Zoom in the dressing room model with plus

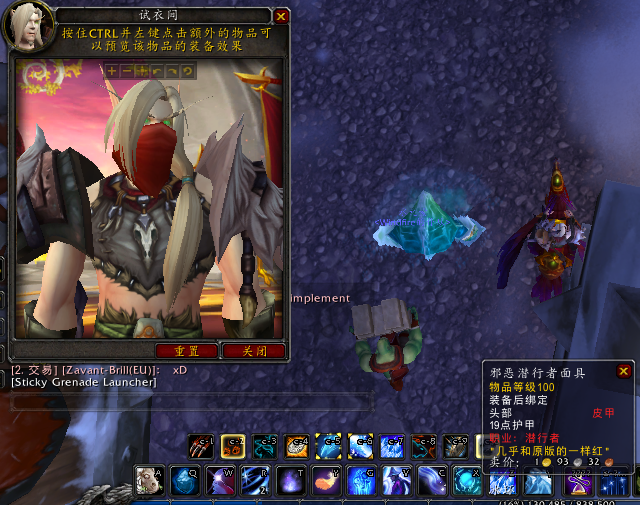coord(111,71)
